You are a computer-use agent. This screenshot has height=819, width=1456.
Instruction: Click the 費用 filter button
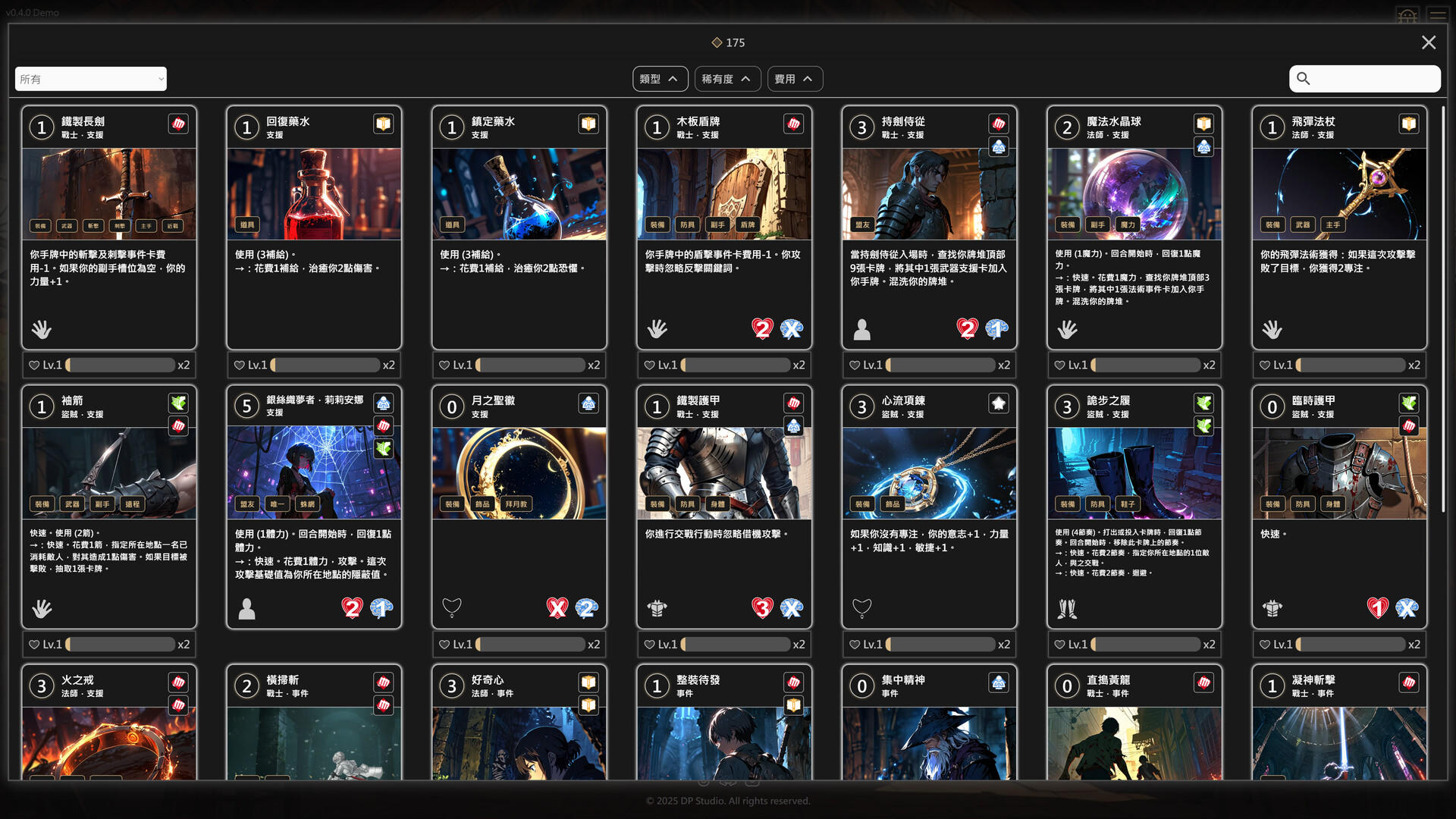pos(794,78)
